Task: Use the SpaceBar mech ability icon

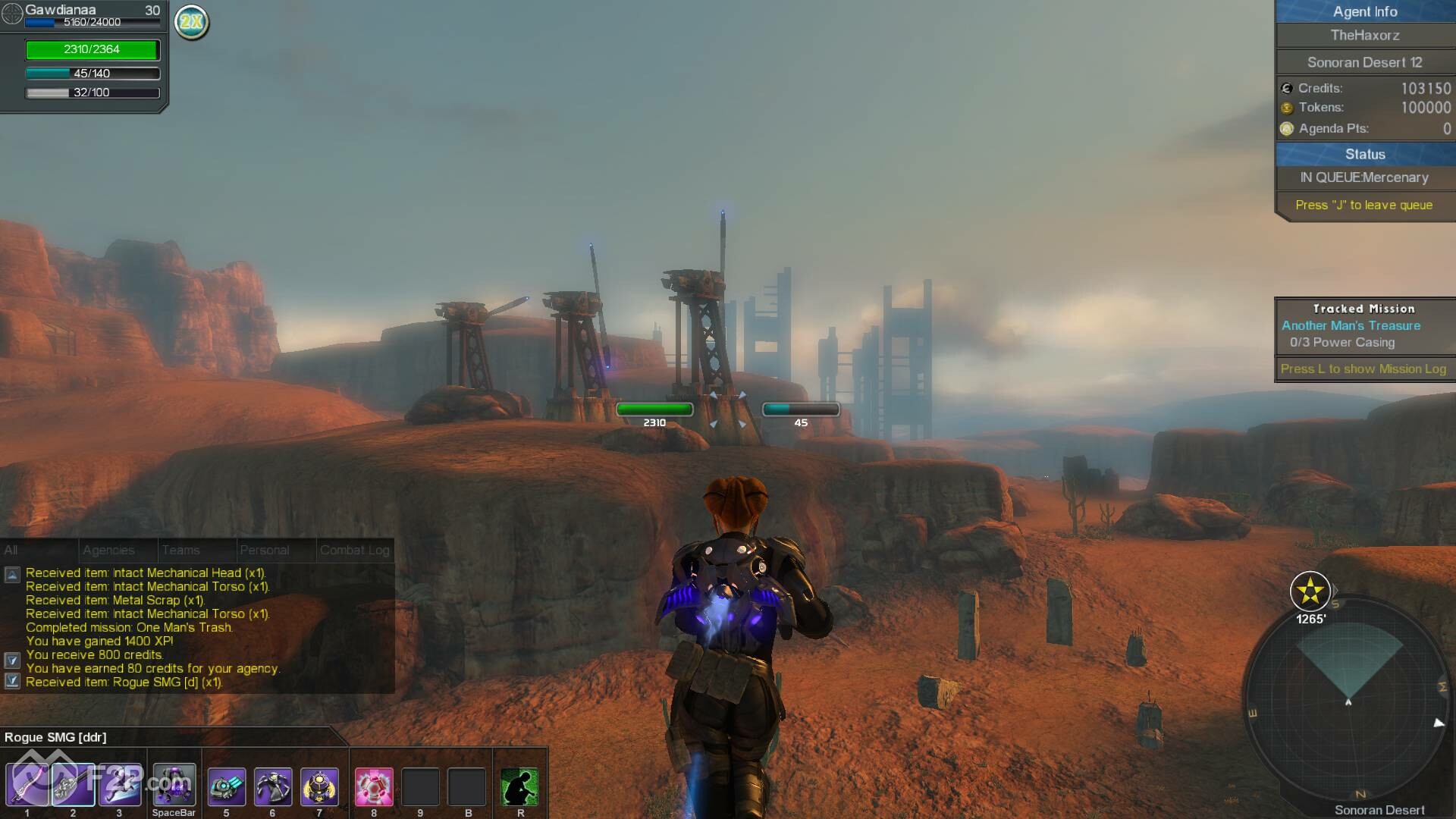Action: tap(174, 786)
